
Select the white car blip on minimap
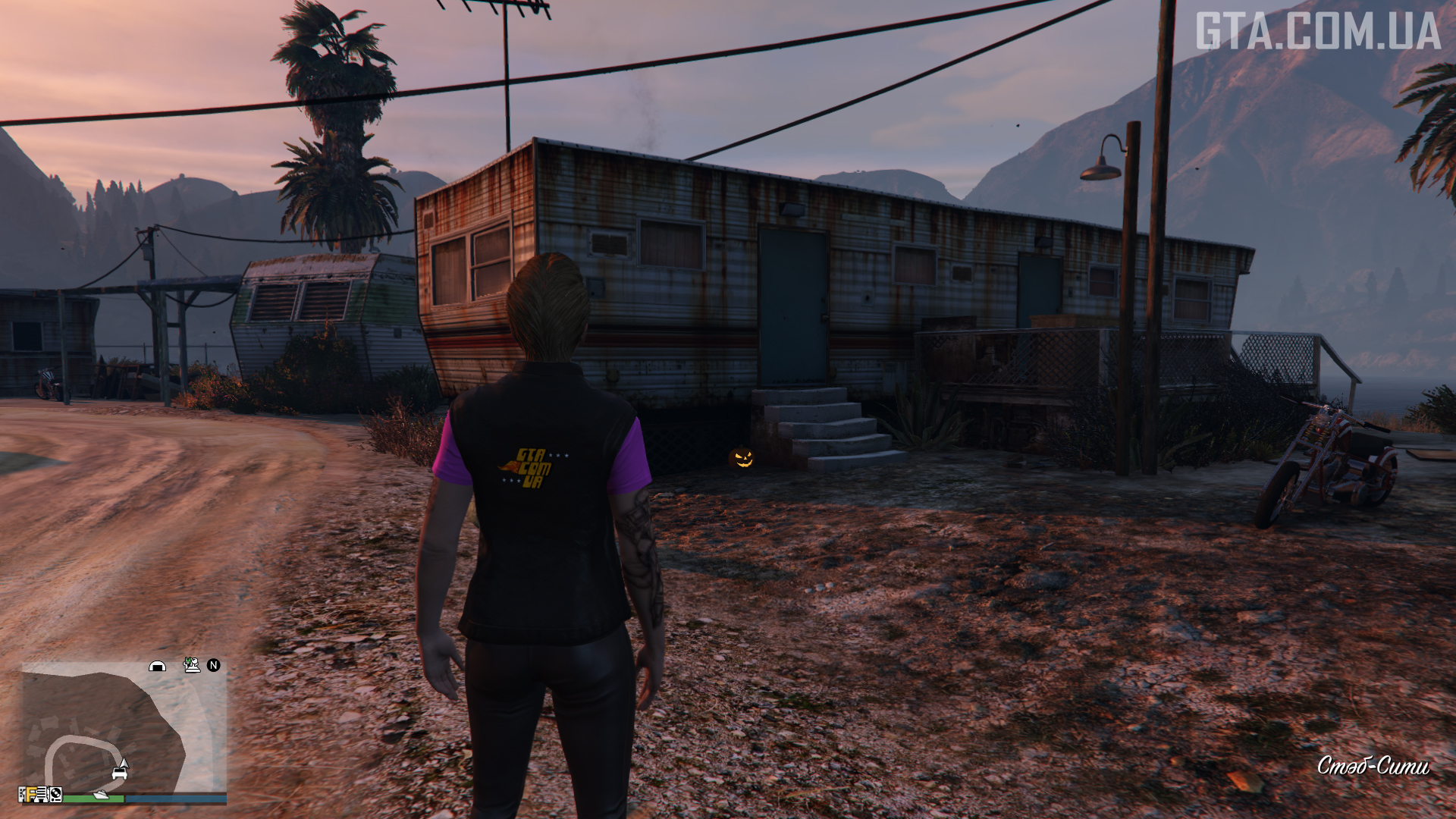pos(119,773)
